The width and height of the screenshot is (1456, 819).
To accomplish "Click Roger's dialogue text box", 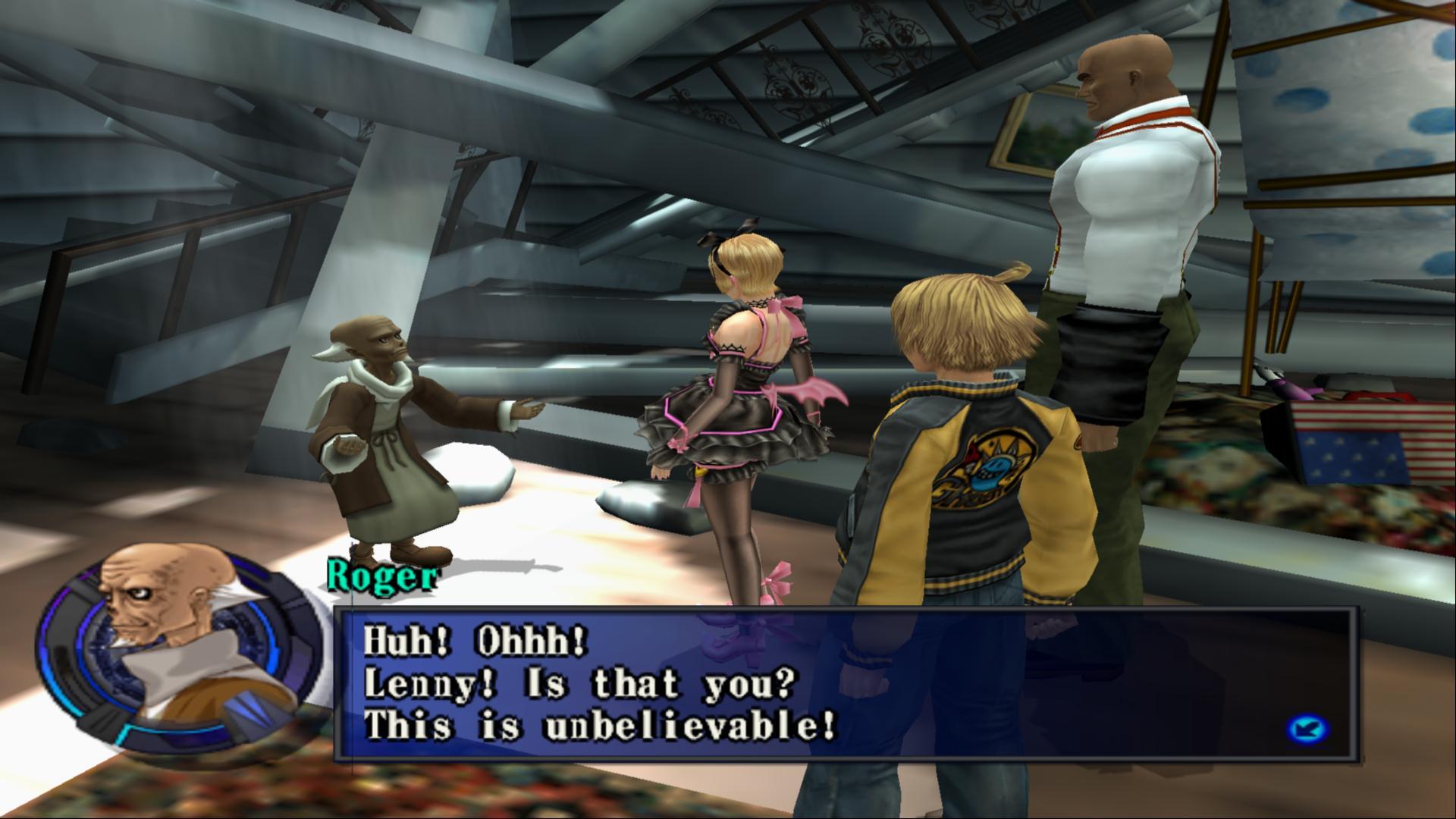I will pyautogui.click(x=846, y=684).
